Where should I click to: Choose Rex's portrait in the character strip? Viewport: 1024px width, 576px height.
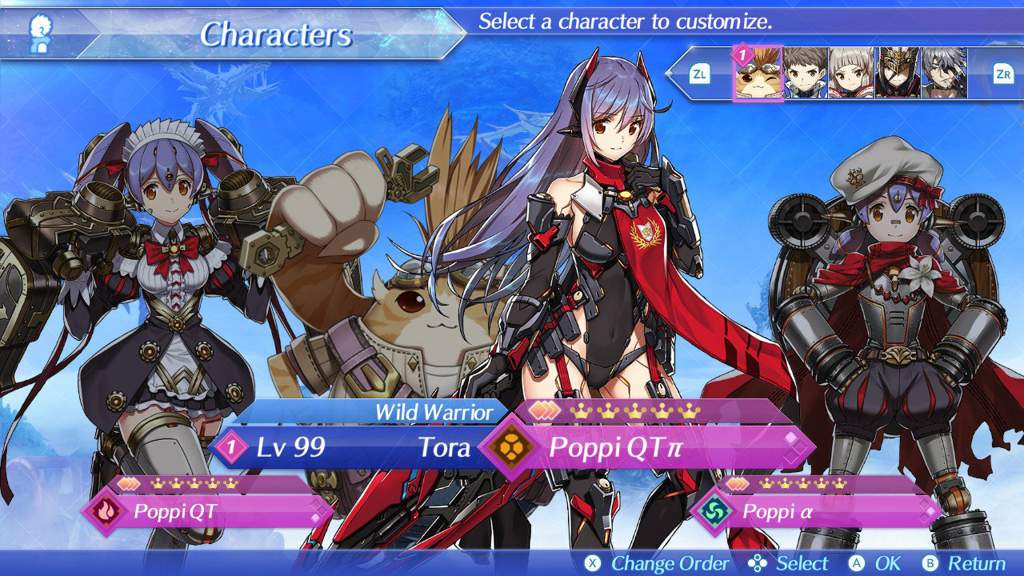tap(806, 72)
